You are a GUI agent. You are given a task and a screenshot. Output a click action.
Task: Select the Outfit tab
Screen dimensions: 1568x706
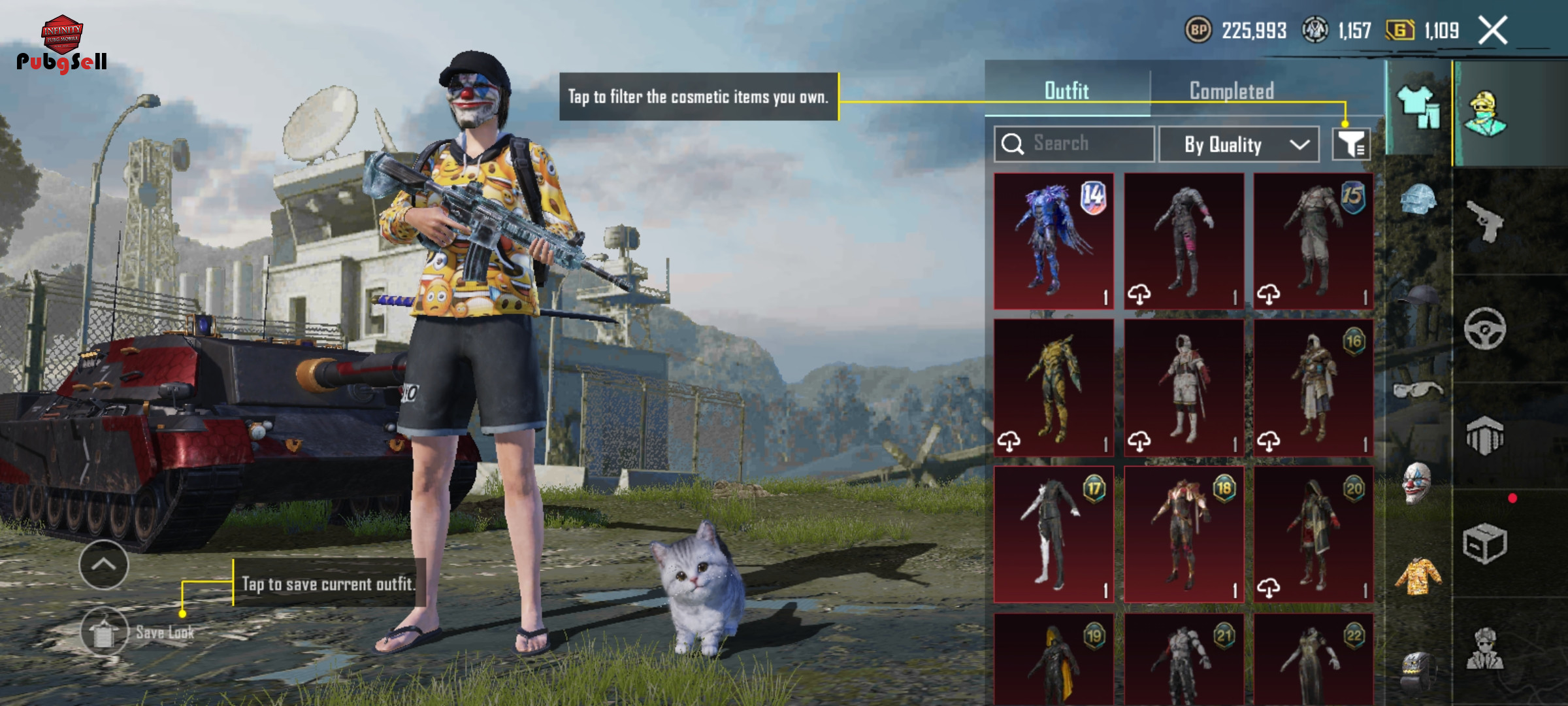click(x=1066, y=91)
